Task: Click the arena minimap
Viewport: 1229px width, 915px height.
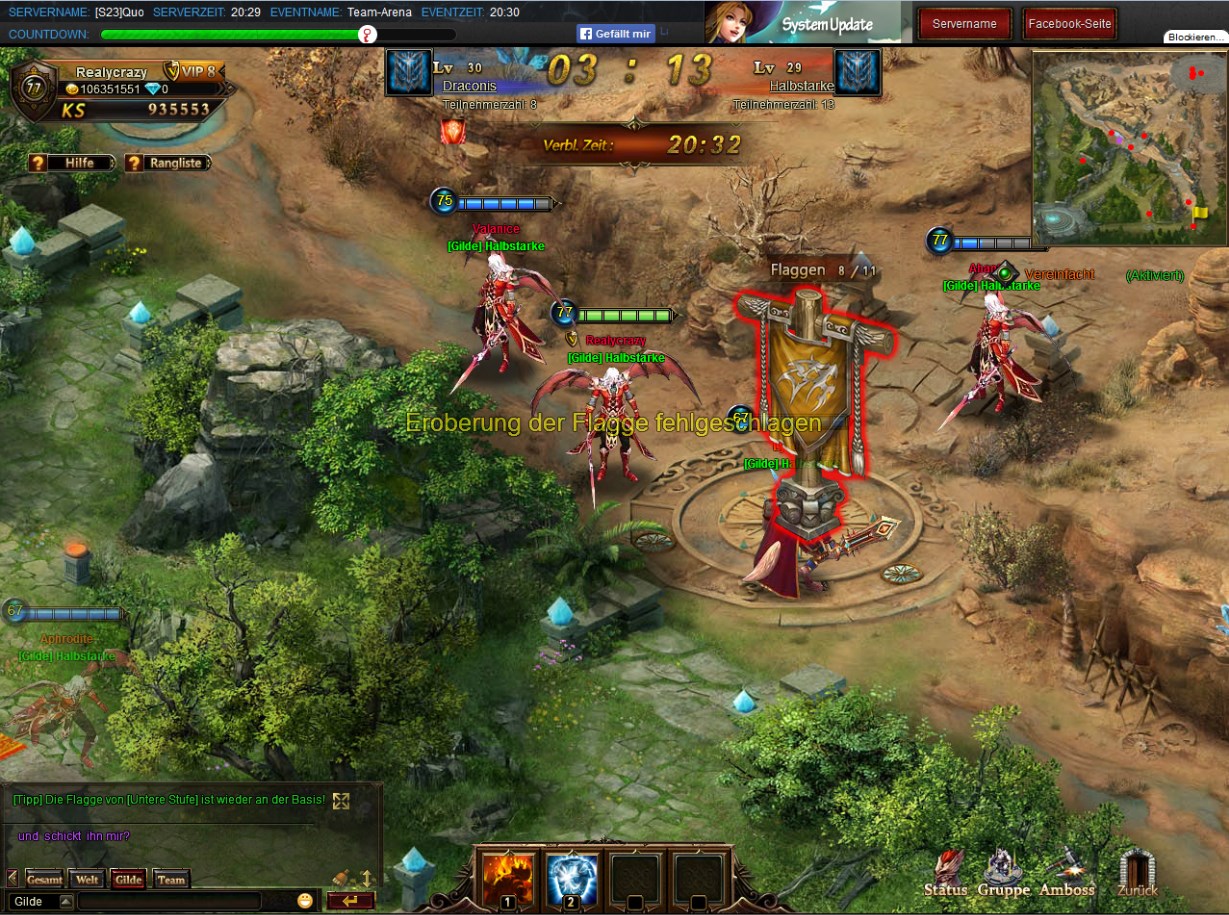Action: [1129, 147]
